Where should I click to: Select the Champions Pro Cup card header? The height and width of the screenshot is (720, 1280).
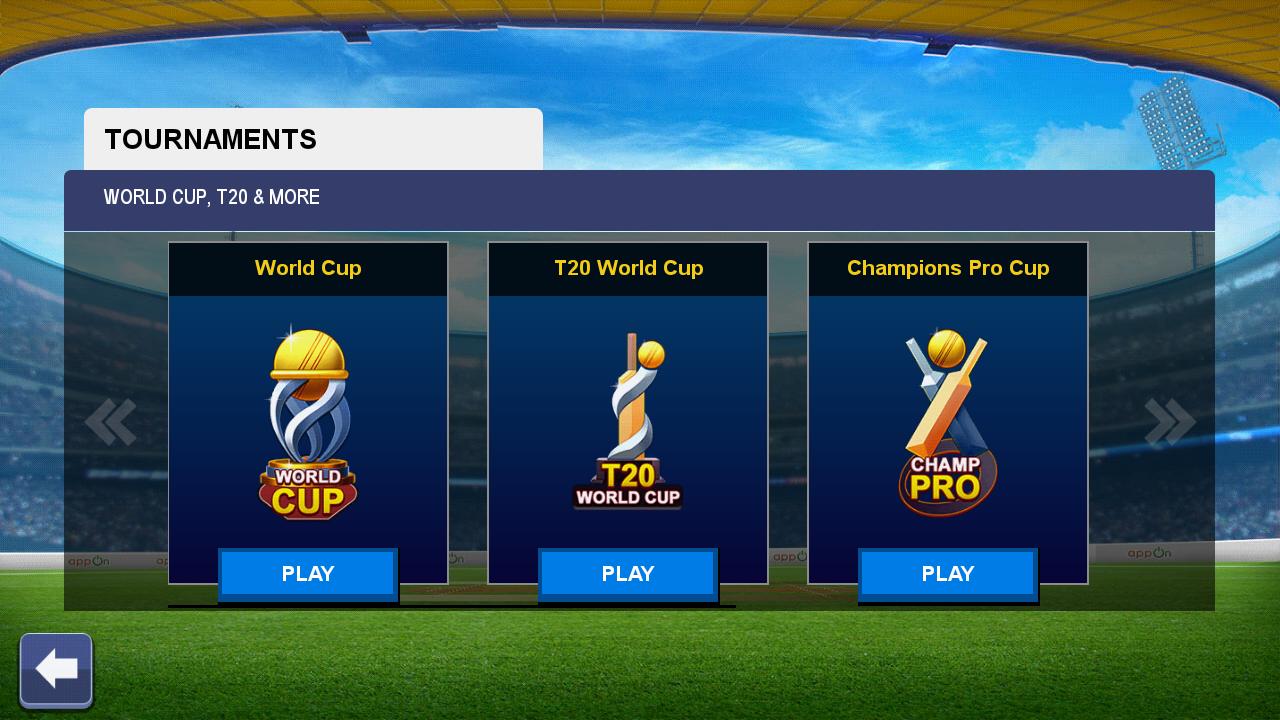click(947, 268)
